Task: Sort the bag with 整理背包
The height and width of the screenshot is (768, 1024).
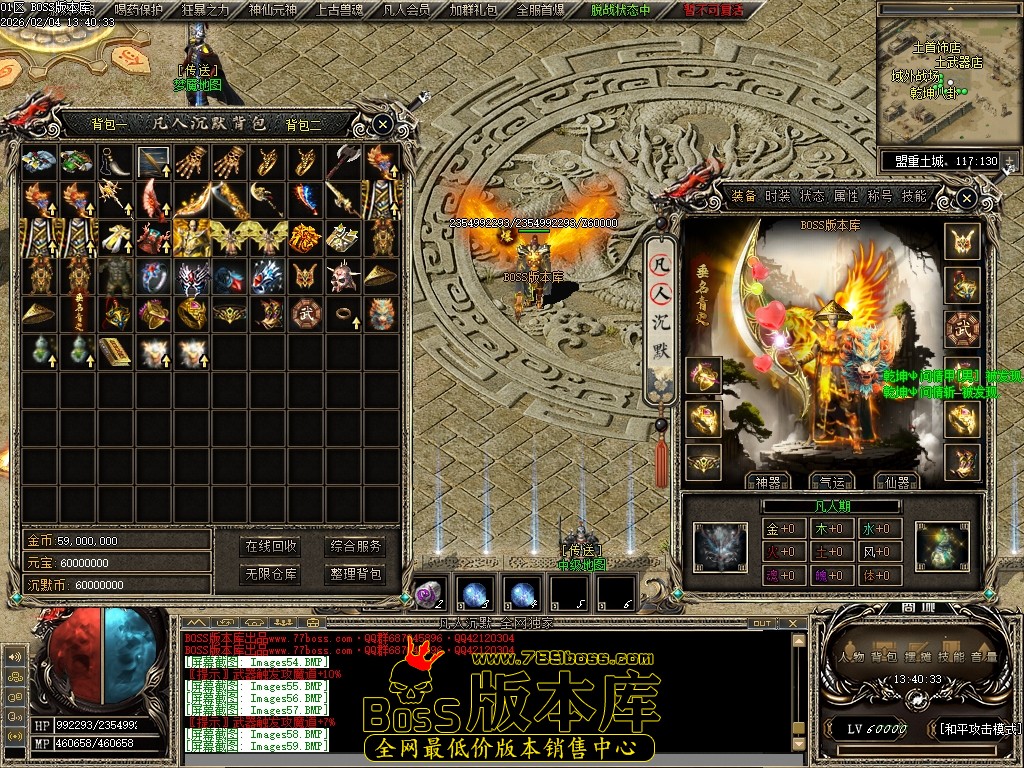Action: tap(356, 574)
